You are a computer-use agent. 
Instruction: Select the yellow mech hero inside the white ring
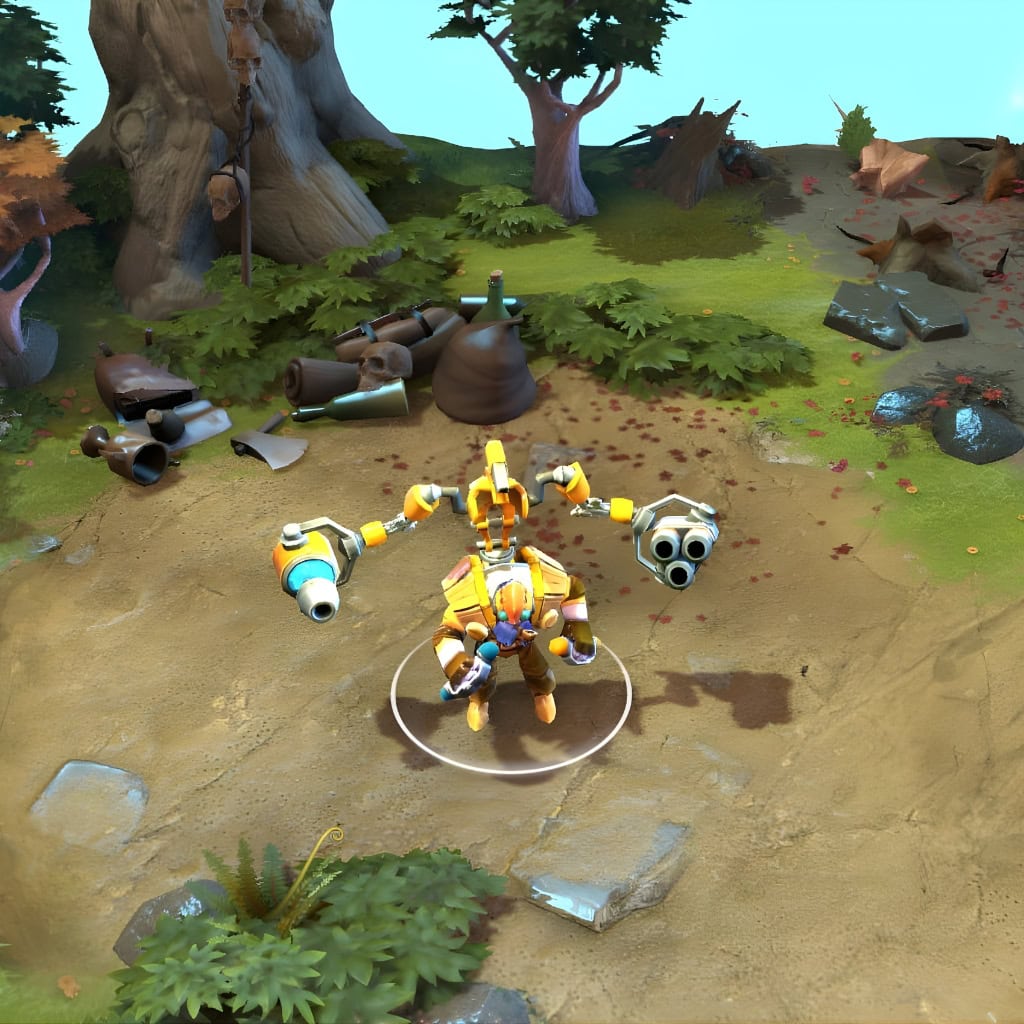coord(510,625)
